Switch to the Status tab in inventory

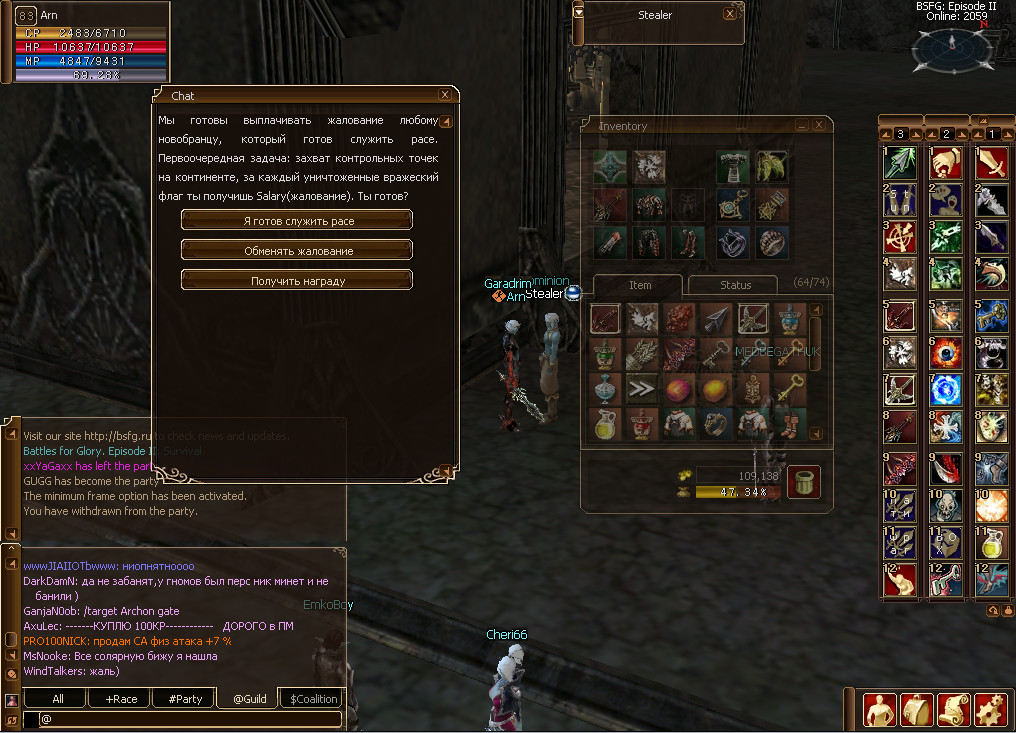[x=735, y=285]
